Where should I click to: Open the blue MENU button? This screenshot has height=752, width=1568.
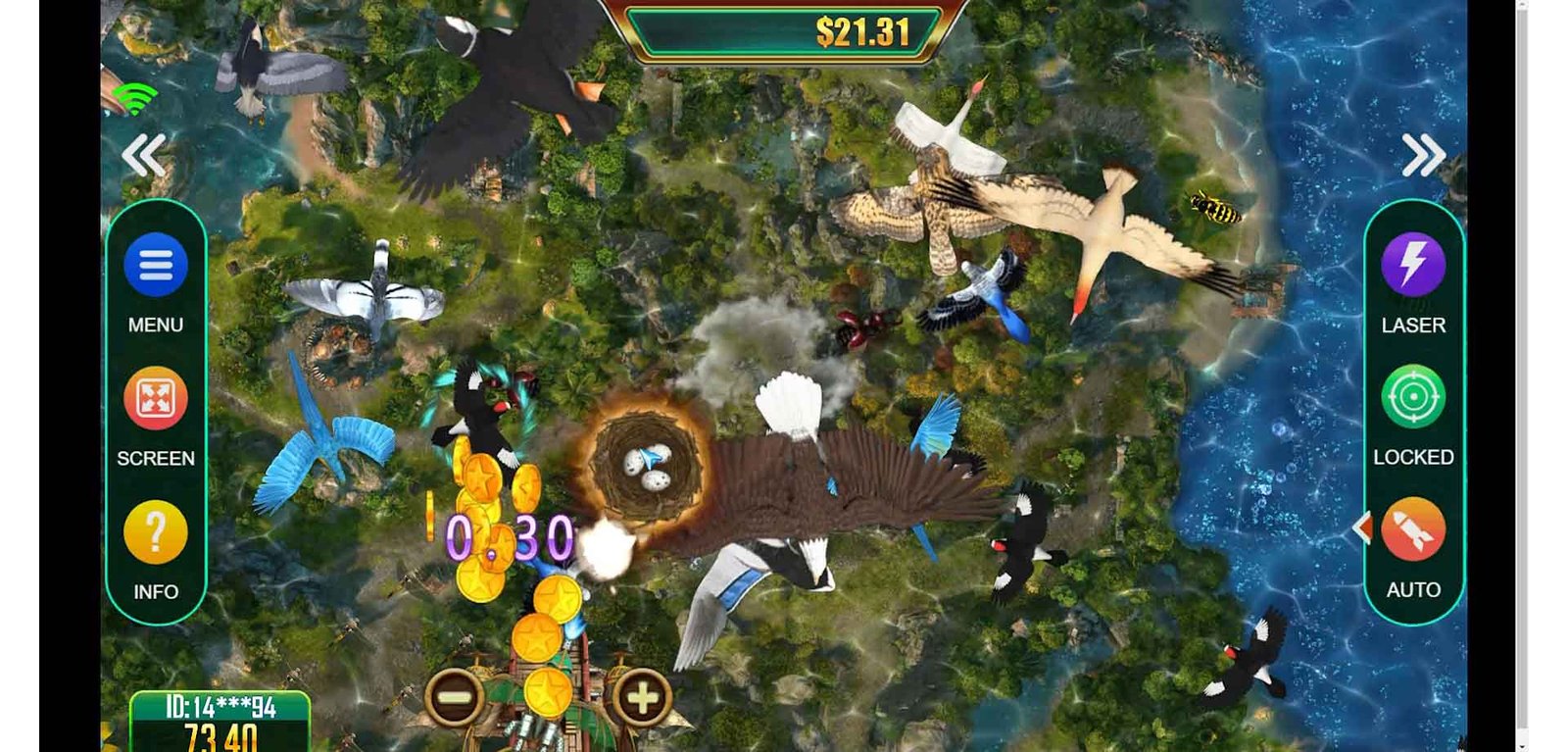click(x=156, y=266)
